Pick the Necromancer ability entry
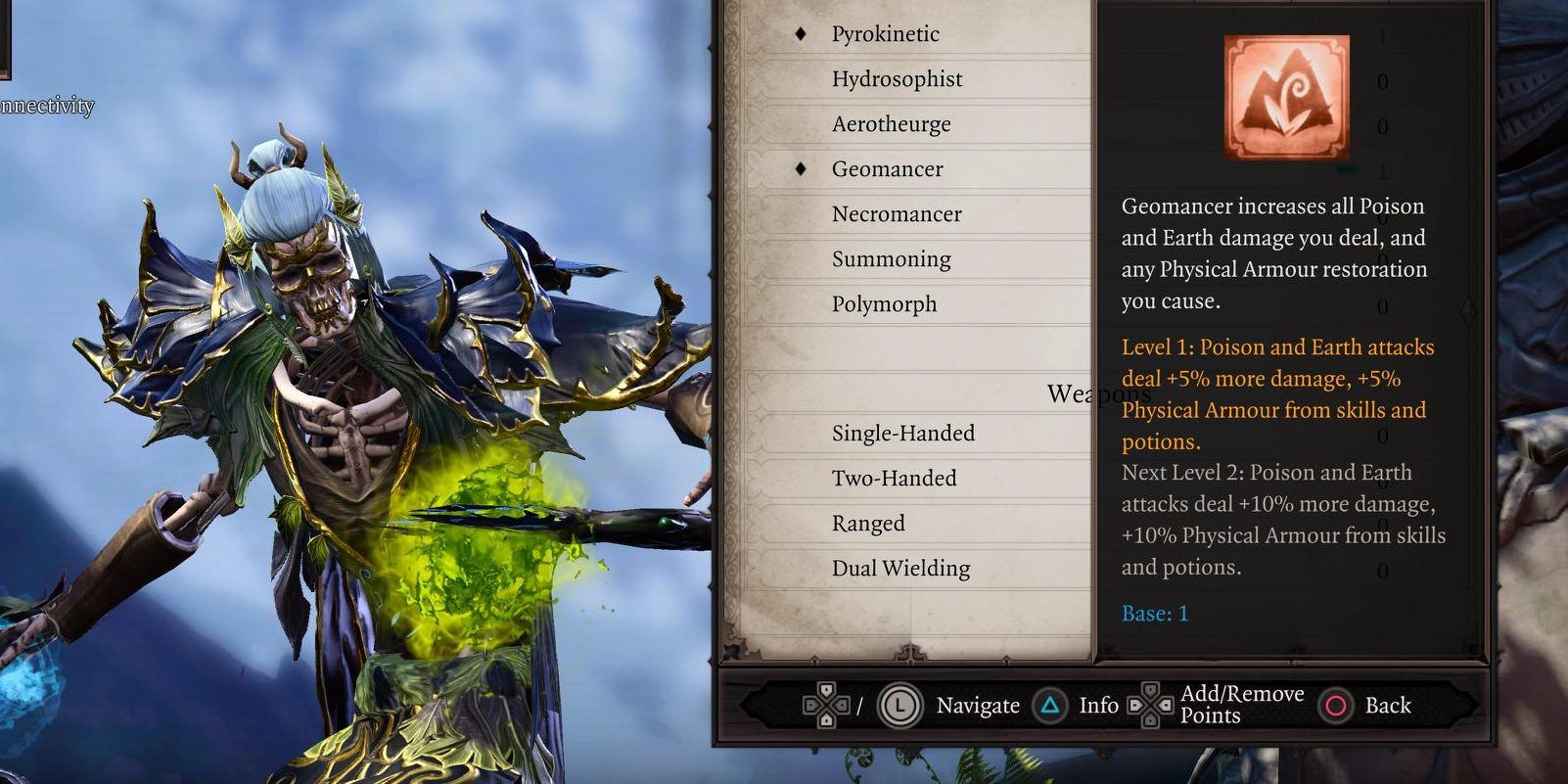Viewport: 1568px width, 784px height. [x=896, y=214]
